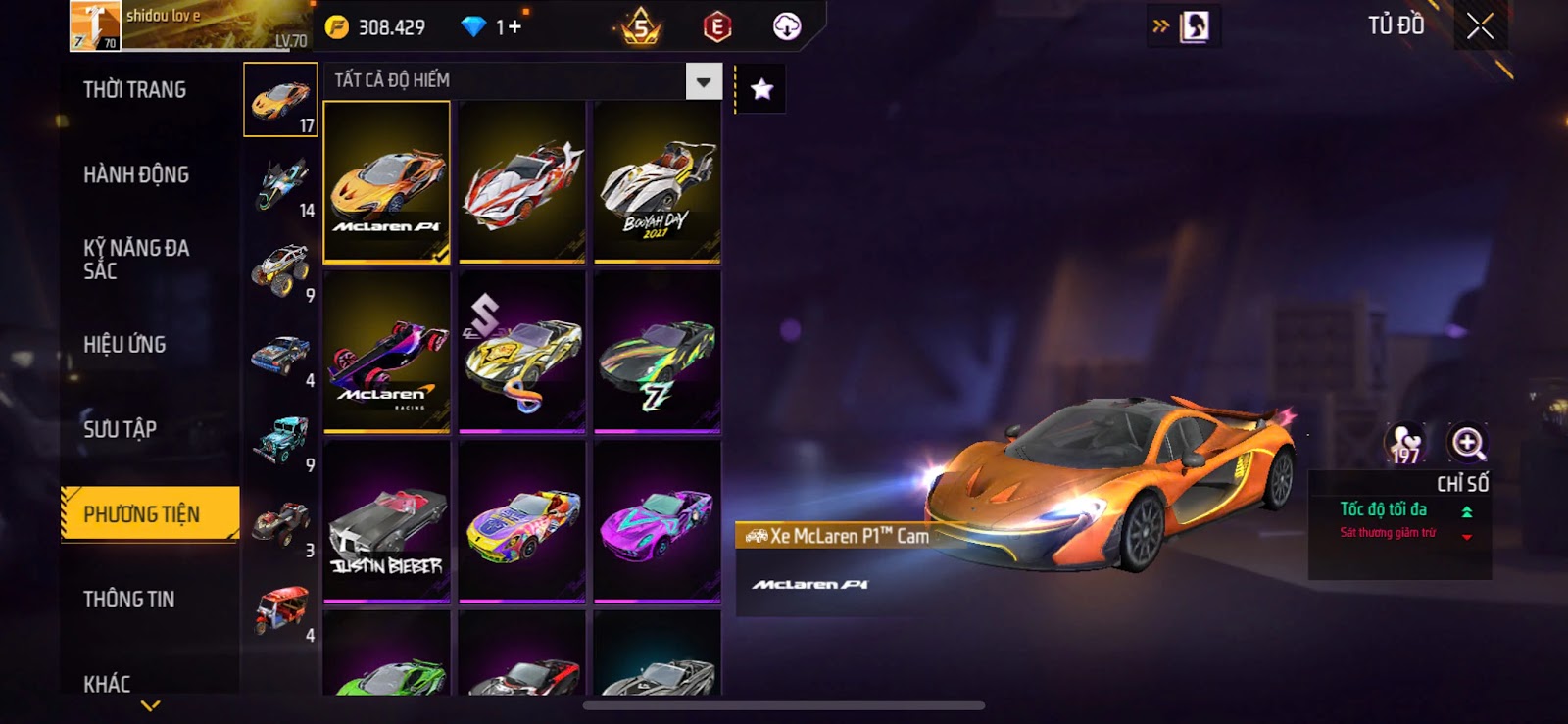Switch to the Hành Động tab

point(136,175)
